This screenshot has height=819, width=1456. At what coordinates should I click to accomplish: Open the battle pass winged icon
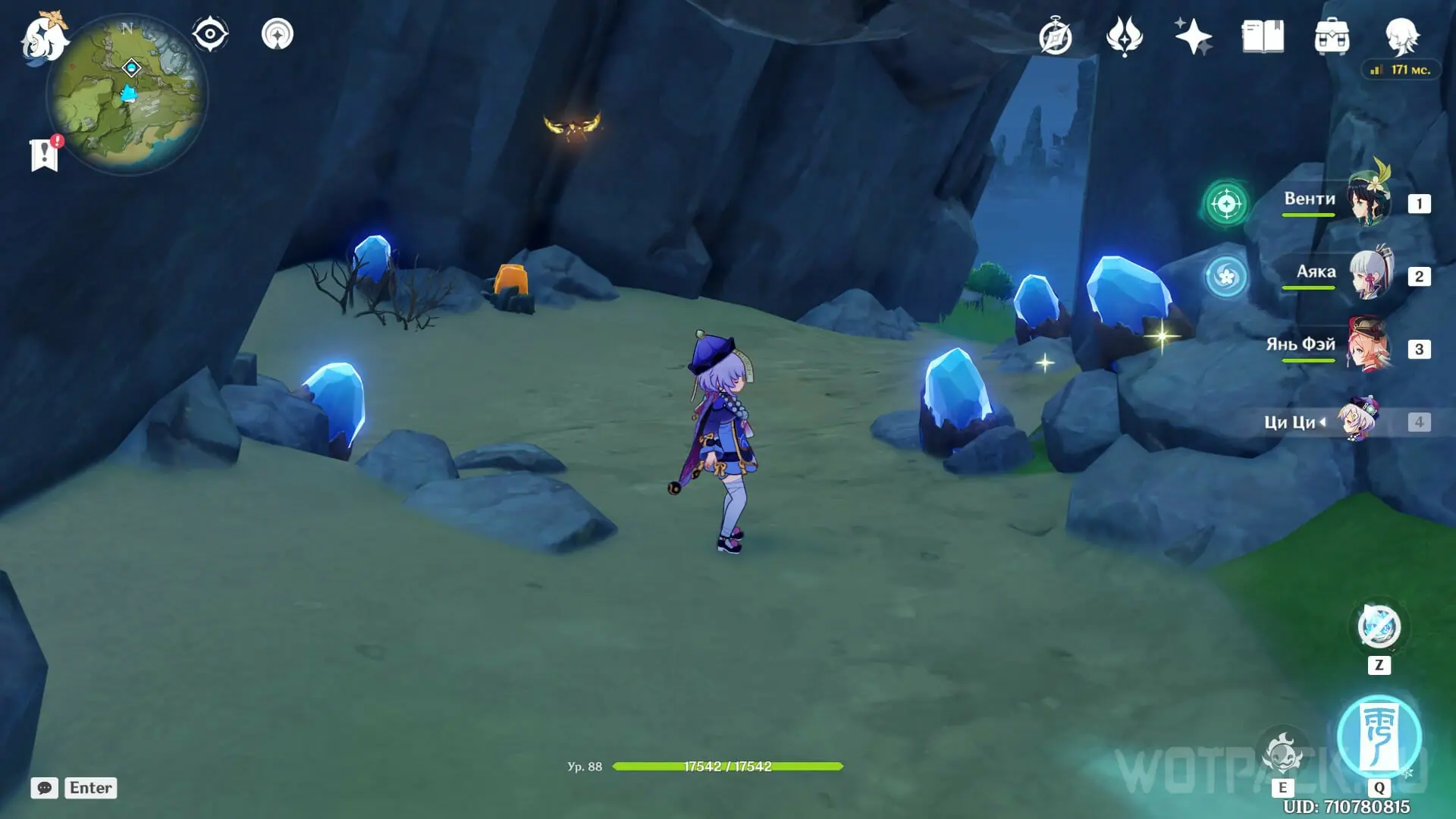pos(1124,37)
